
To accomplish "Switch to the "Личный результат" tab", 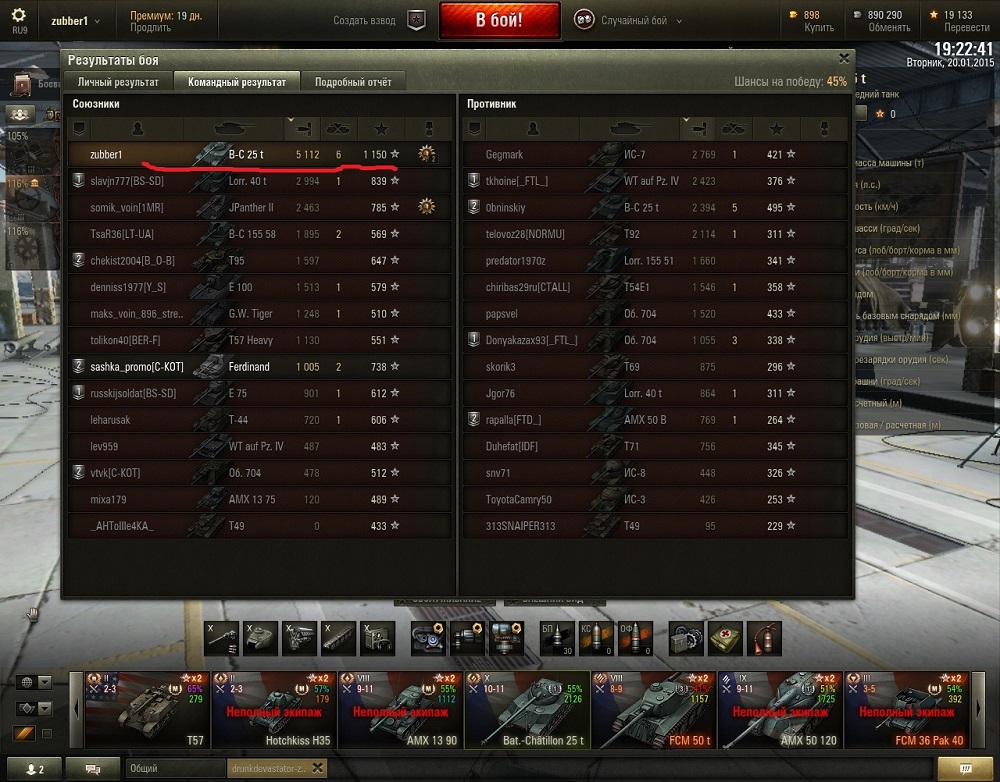I will point(117,82).
